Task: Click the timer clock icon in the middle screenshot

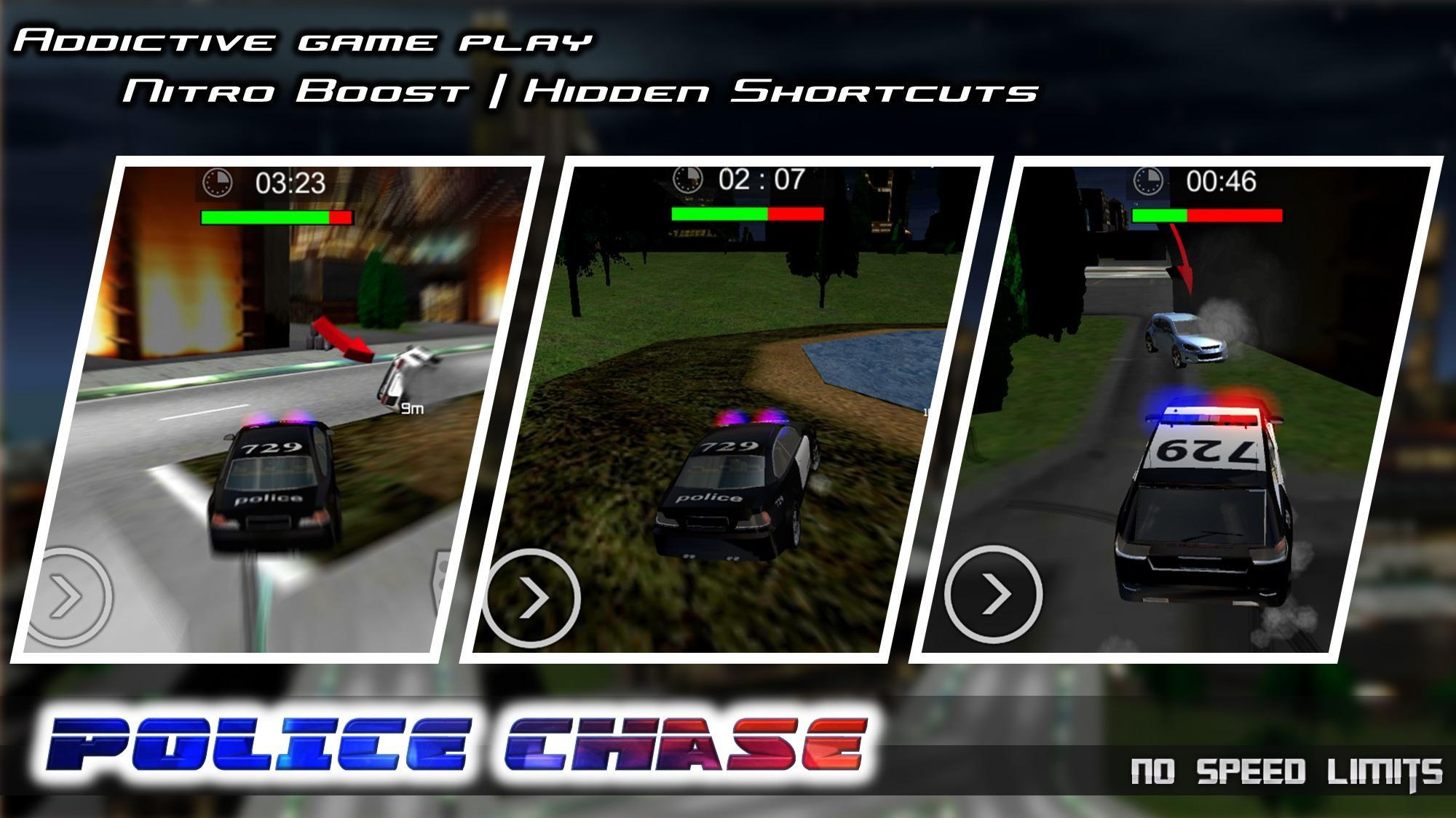Action: (687, 180)
